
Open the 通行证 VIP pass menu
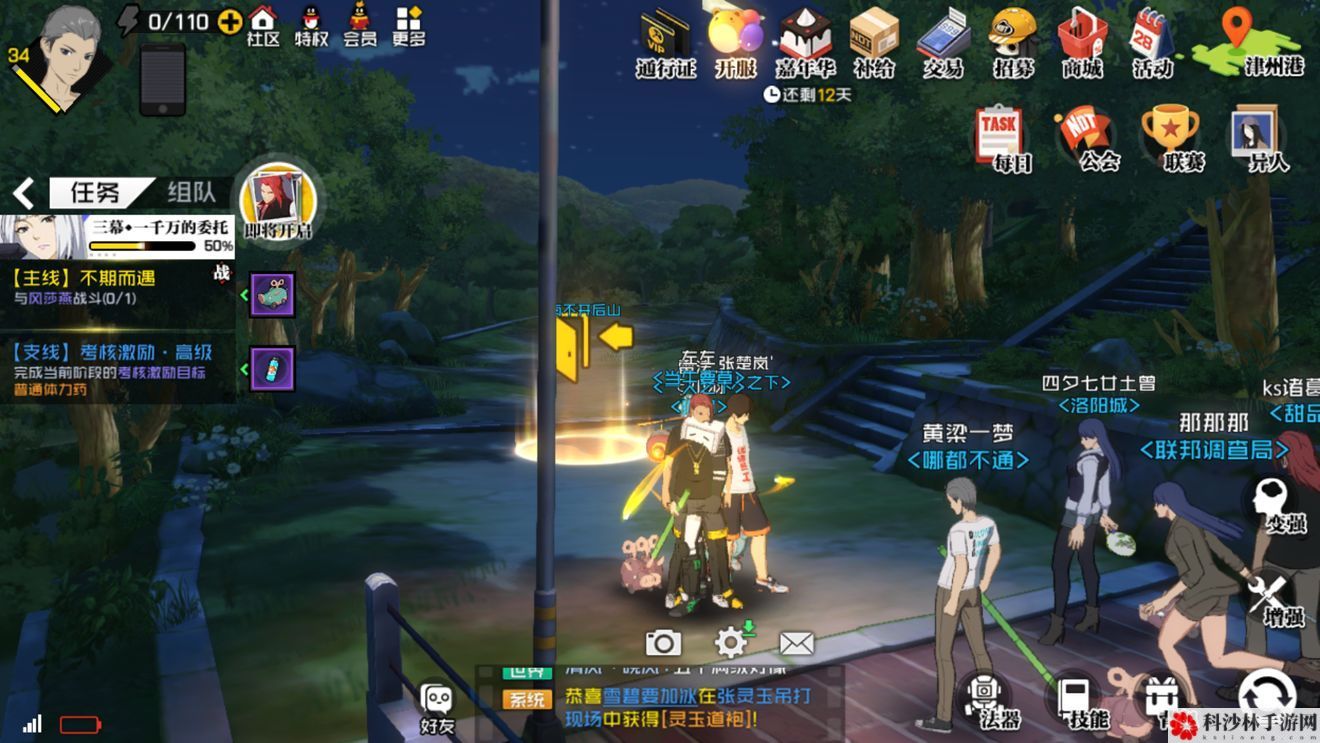665,40
